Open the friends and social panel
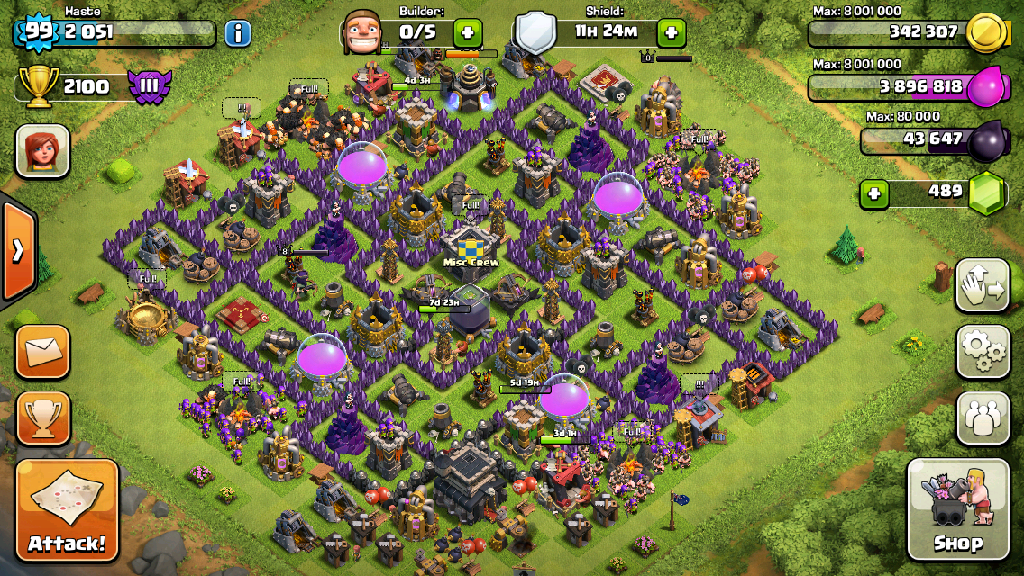Viewport: 1024px width, 576px height. tap(982, 417)
